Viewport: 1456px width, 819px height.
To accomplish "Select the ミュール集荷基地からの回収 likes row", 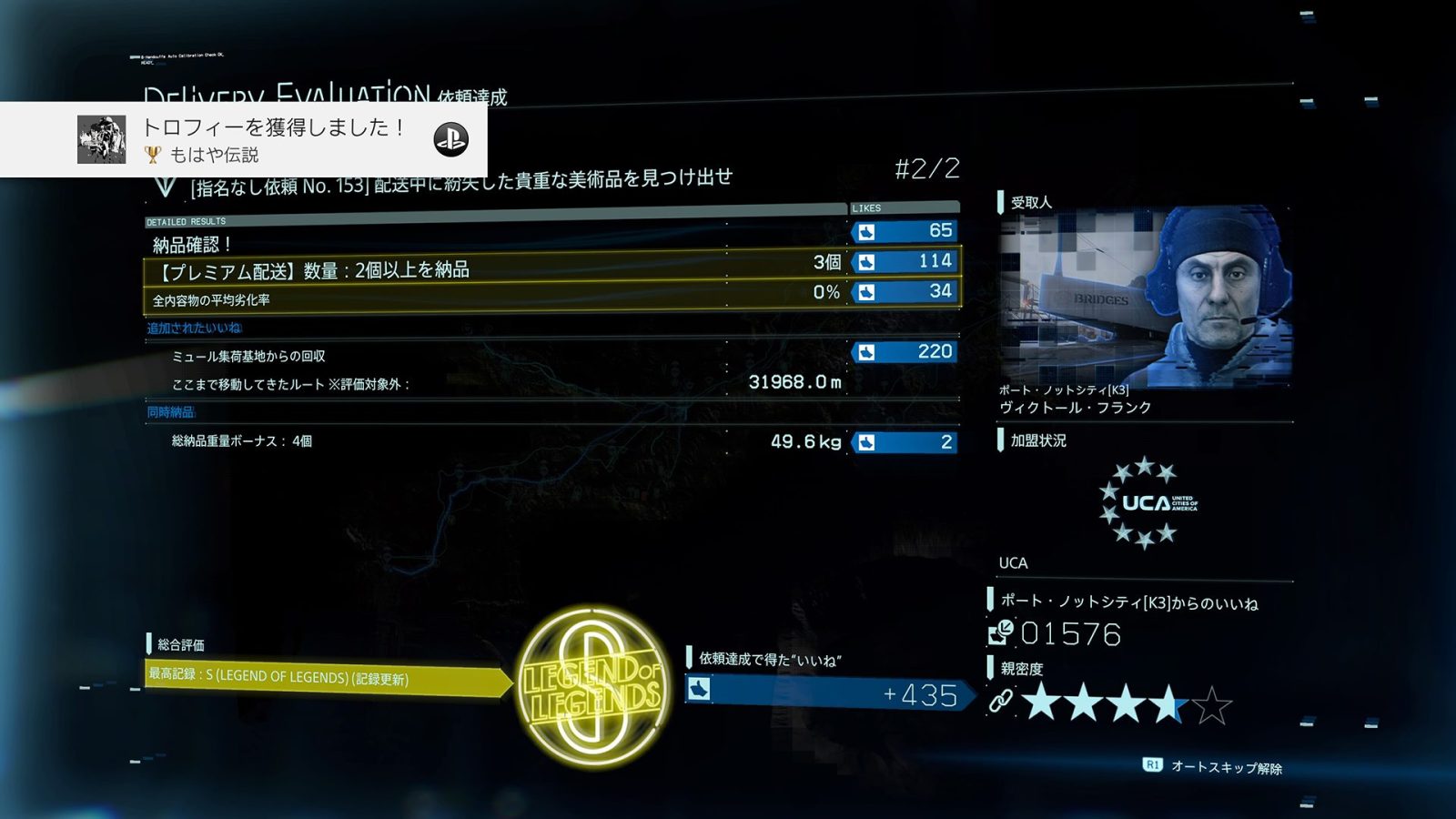I will 551,355.
